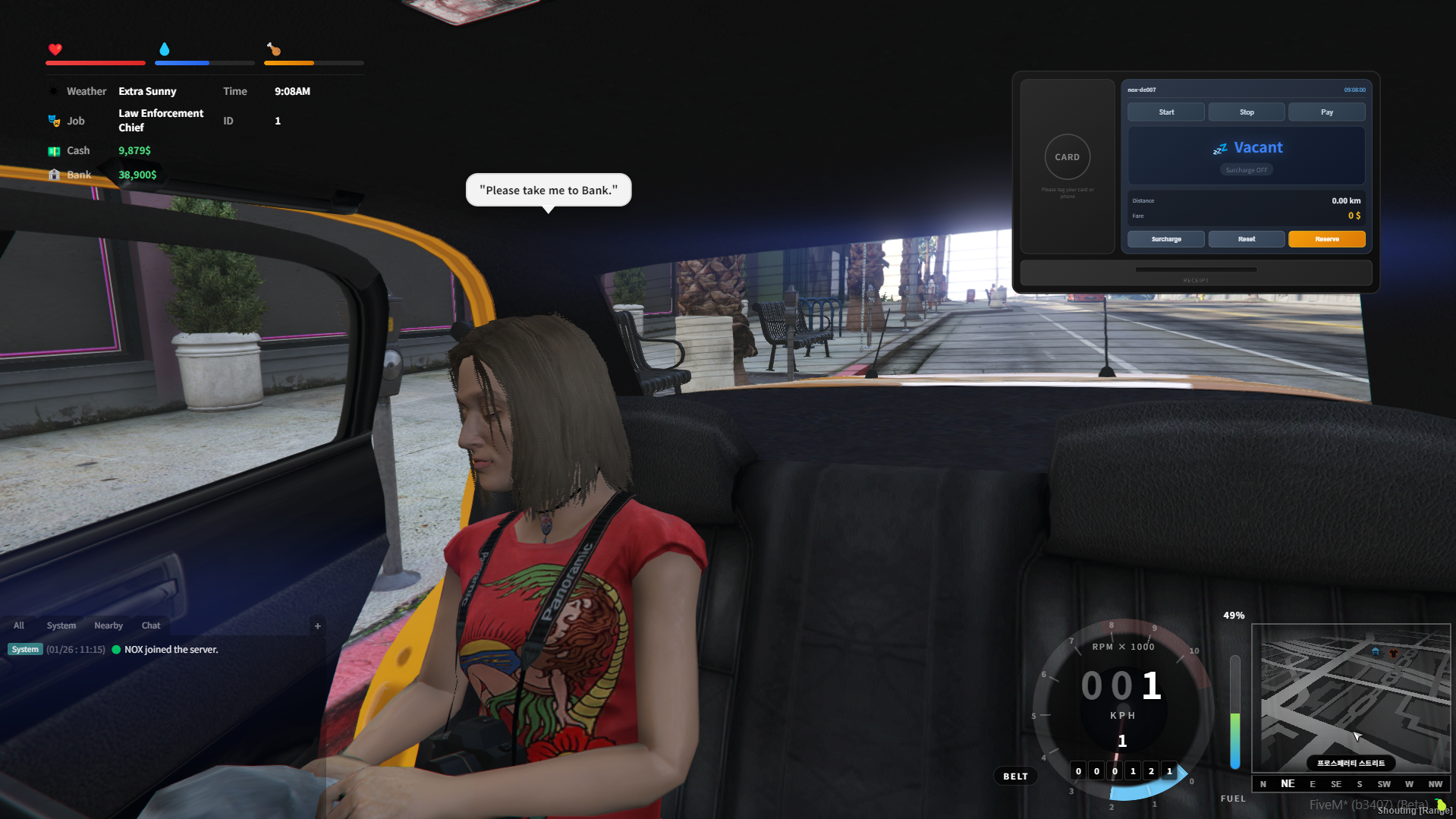Click the plus to add a chat tab
The width and height of the screenshot is (1456, 819).
pyautogui.click(x=317, y=625)
